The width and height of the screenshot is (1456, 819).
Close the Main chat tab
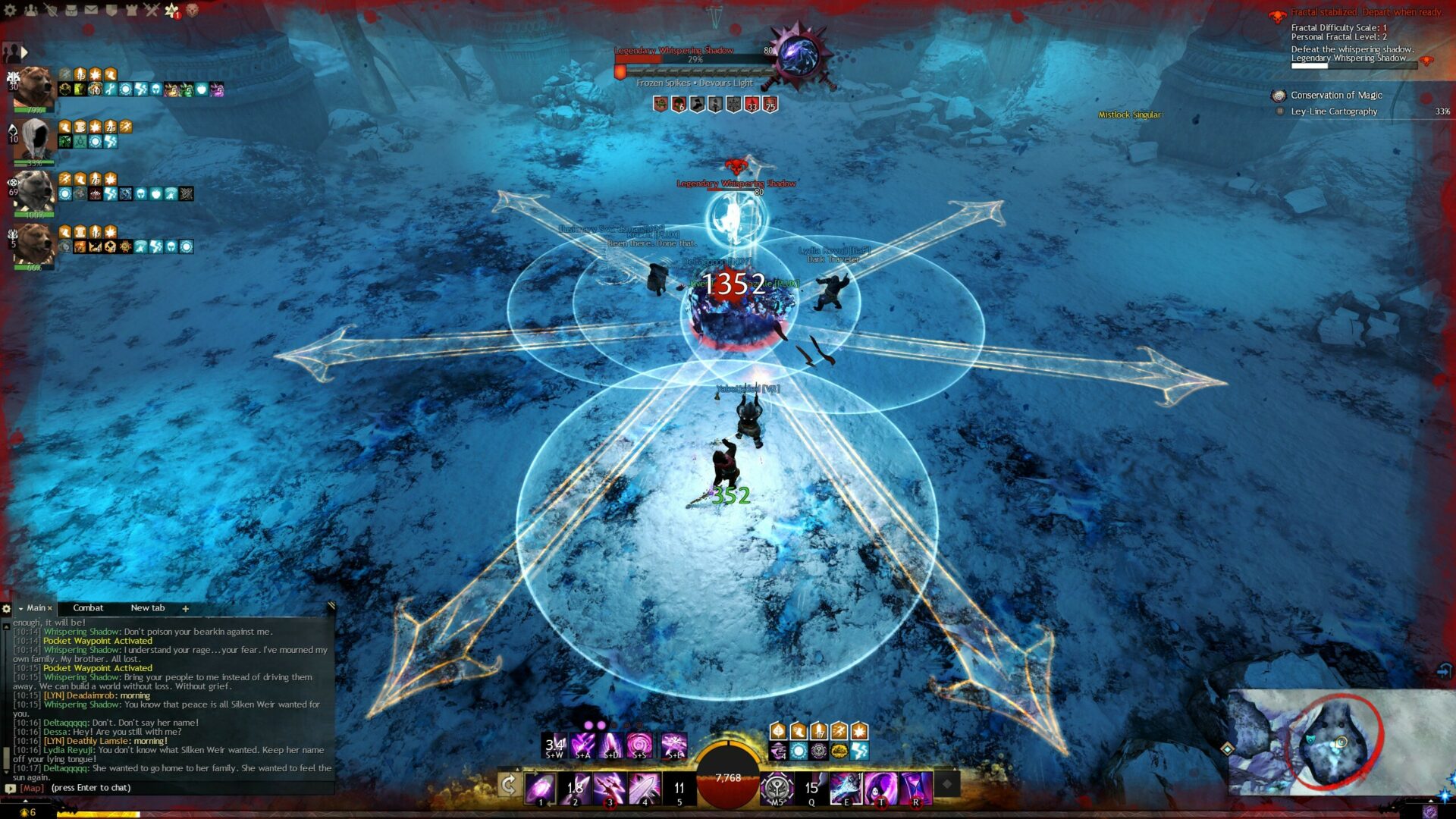coord(50,608)
